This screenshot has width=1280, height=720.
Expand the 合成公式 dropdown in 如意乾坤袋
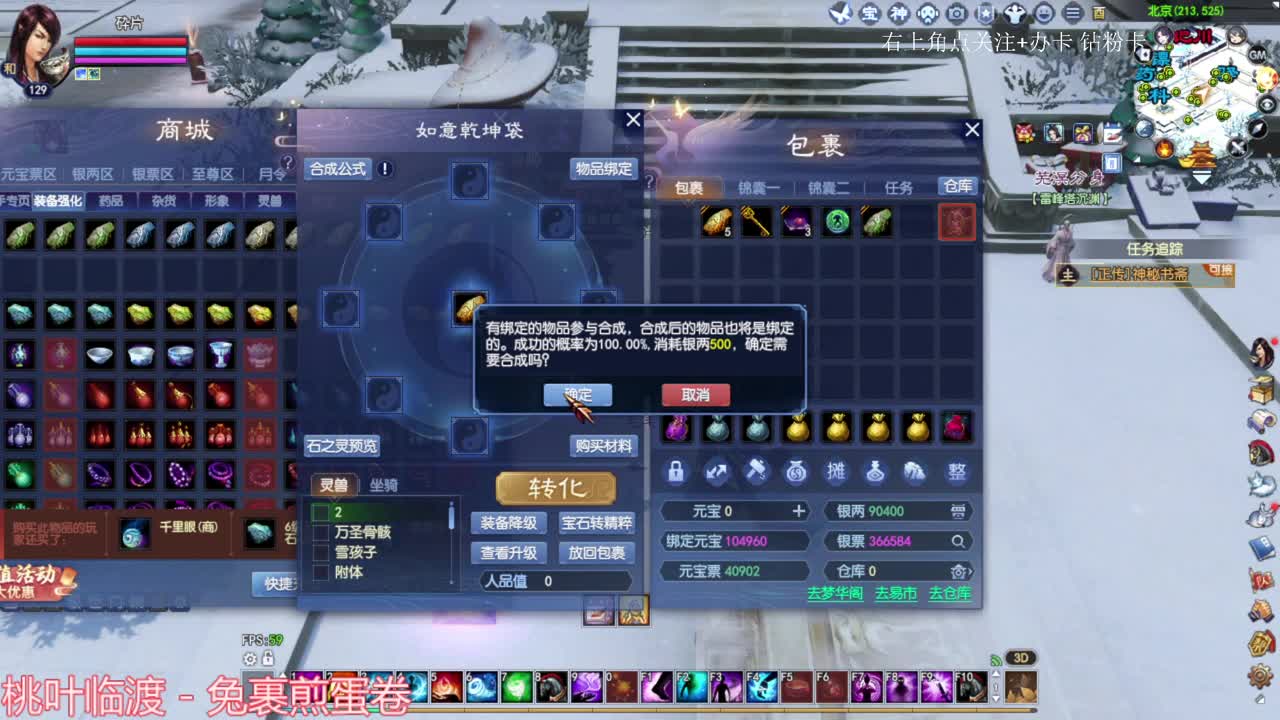(x=340, y=168)
